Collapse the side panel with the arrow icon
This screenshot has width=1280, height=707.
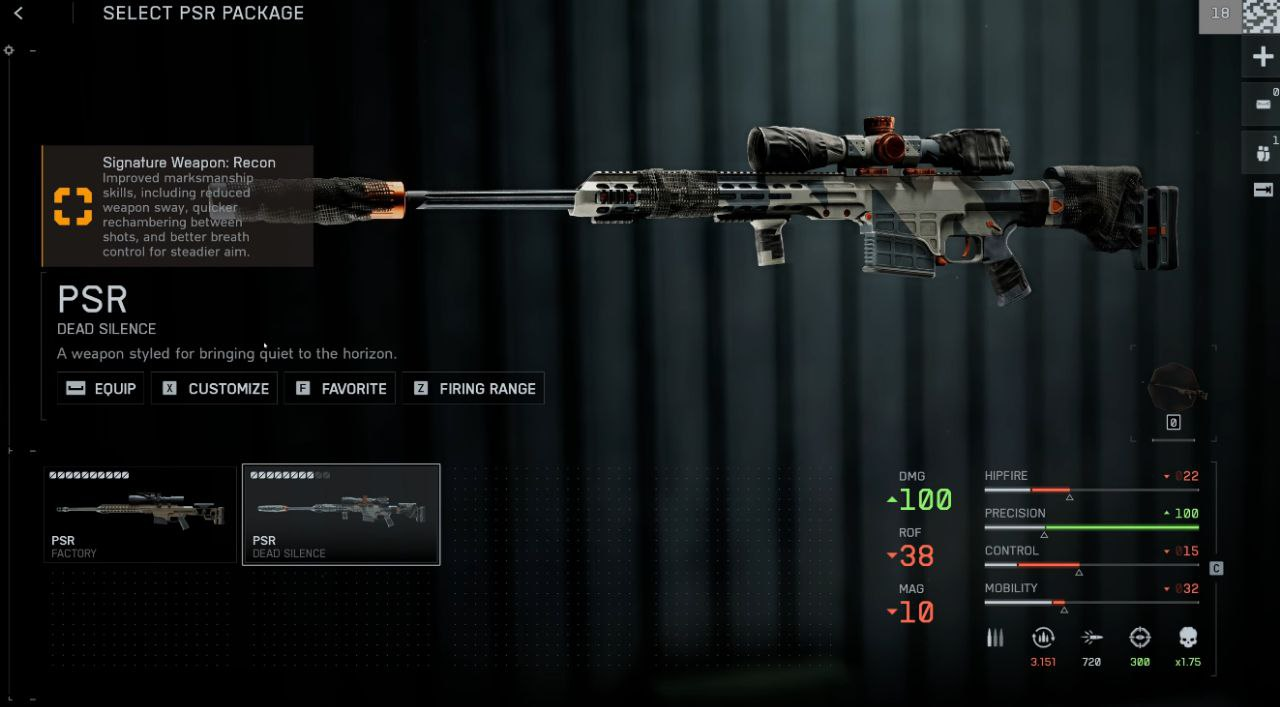pyautogui.click(x=1262, y=190)
